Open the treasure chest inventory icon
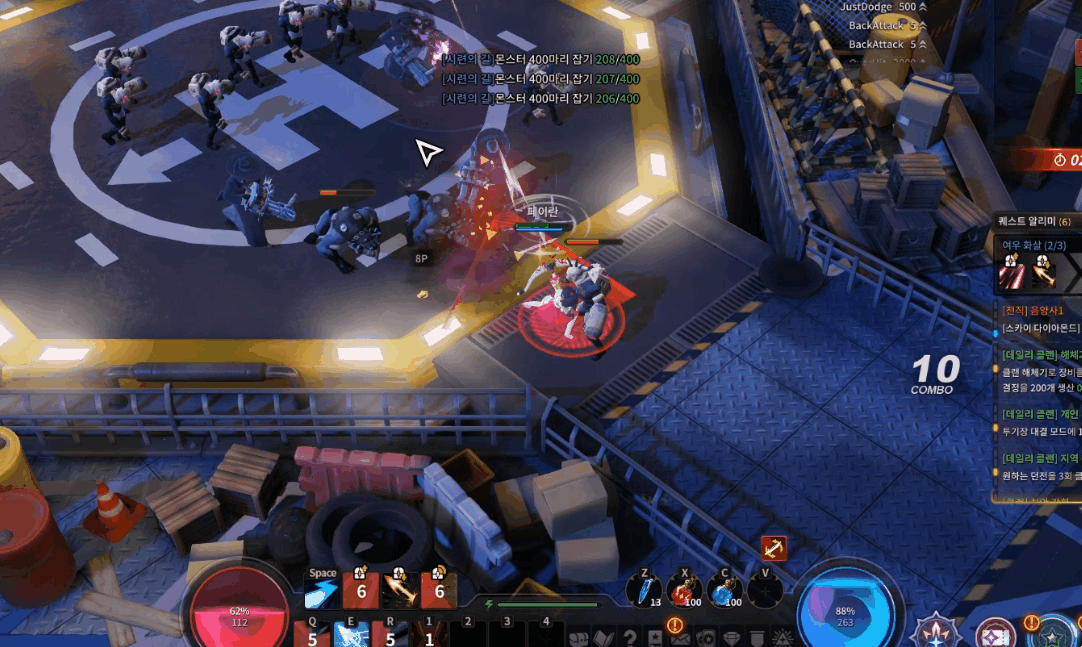Viewport: 1082px width, 647px height. tap(578, 638)
